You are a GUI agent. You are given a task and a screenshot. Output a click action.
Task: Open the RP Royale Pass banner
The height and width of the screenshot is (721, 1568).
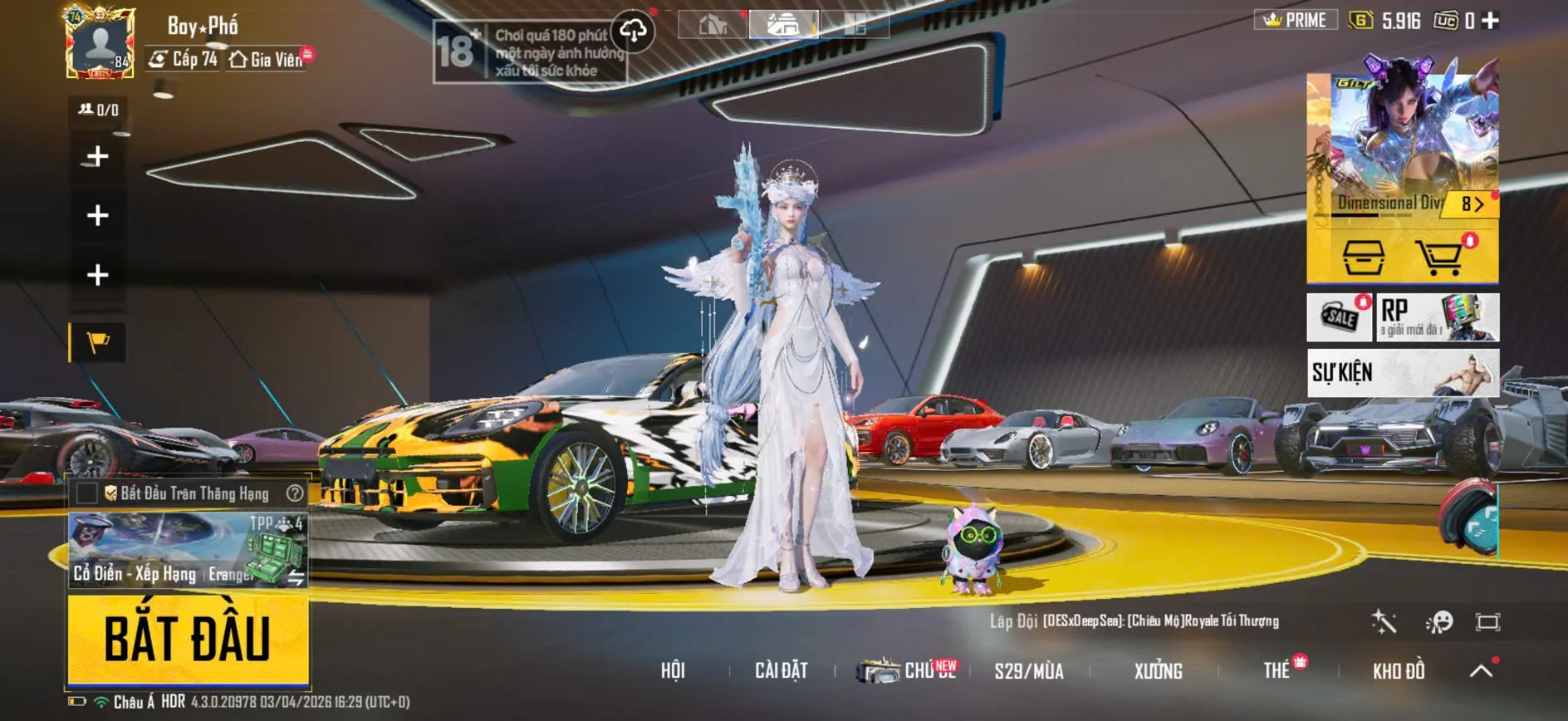1438,317
